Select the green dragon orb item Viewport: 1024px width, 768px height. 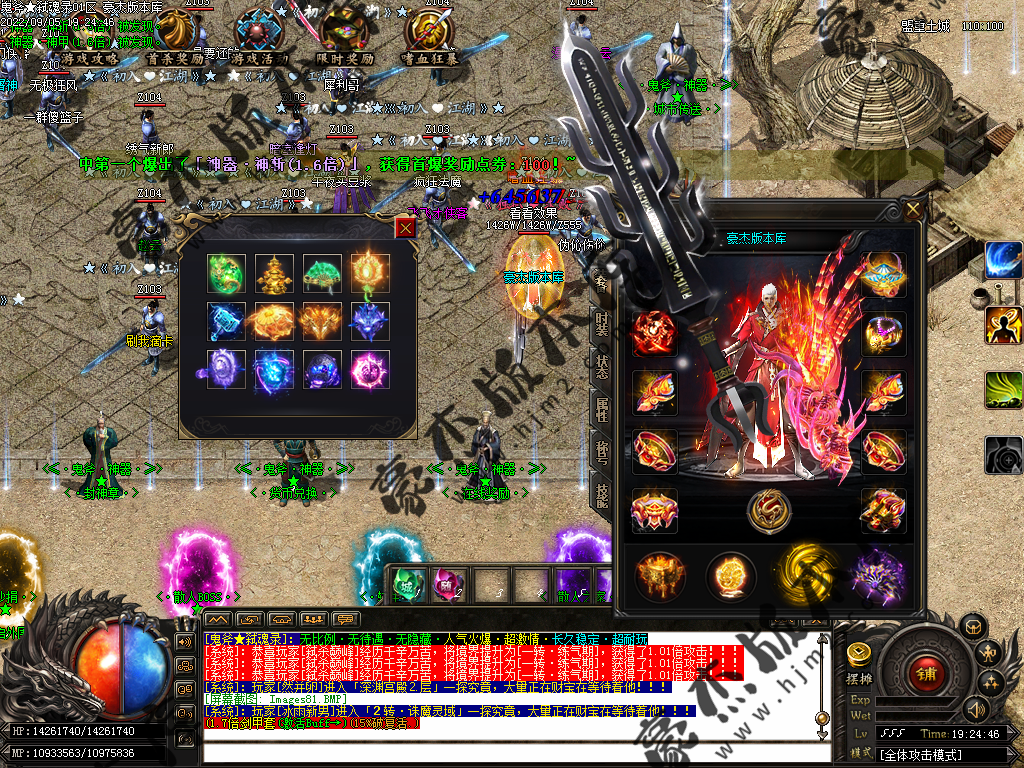[226, 272]
